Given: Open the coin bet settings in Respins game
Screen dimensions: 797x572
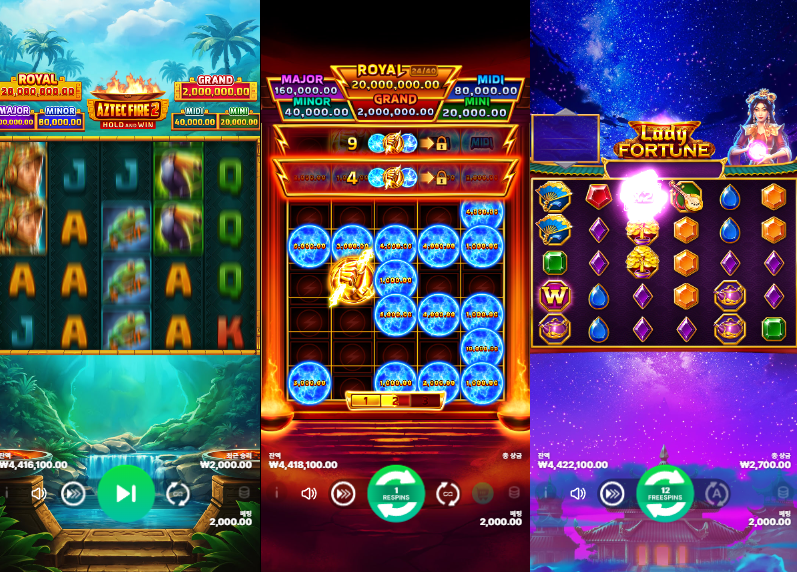Looking at the screenshot, I should 515,493.
